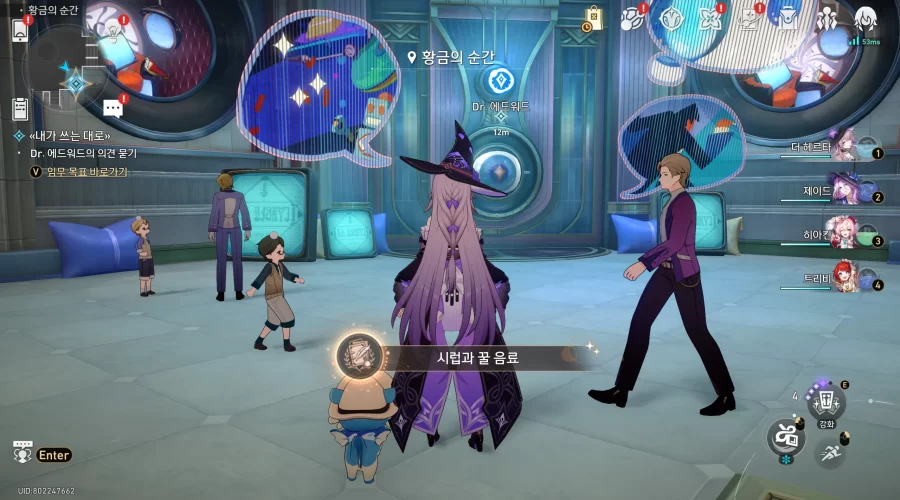Select the «내가 쓰는 대로» mission tracker

coord(68,135)
